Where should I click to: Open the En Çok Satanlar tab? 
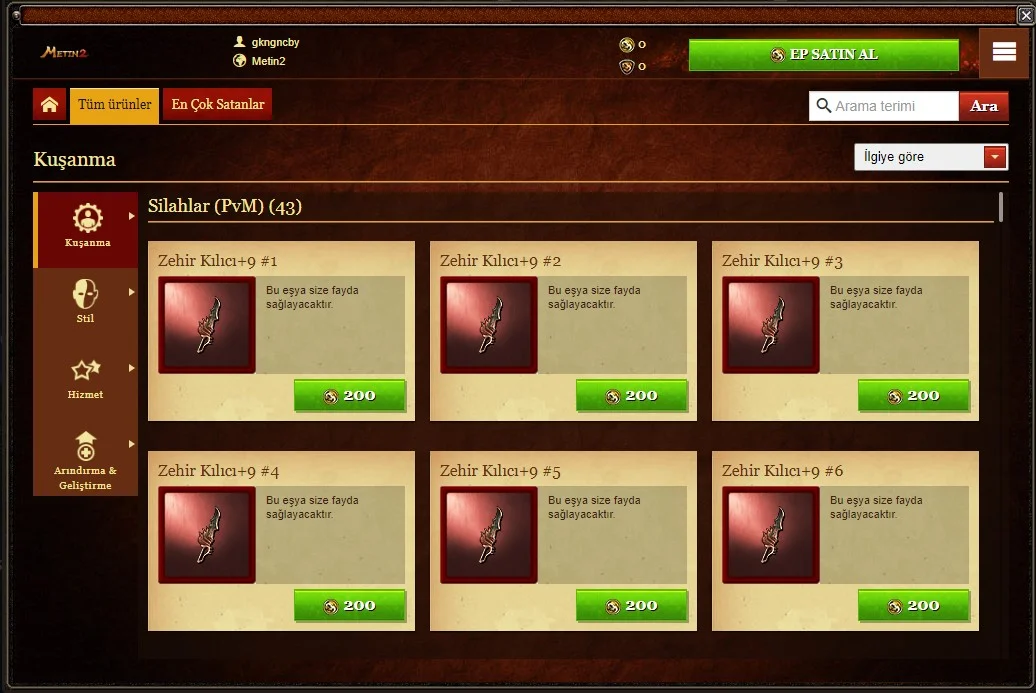(218, 105)
